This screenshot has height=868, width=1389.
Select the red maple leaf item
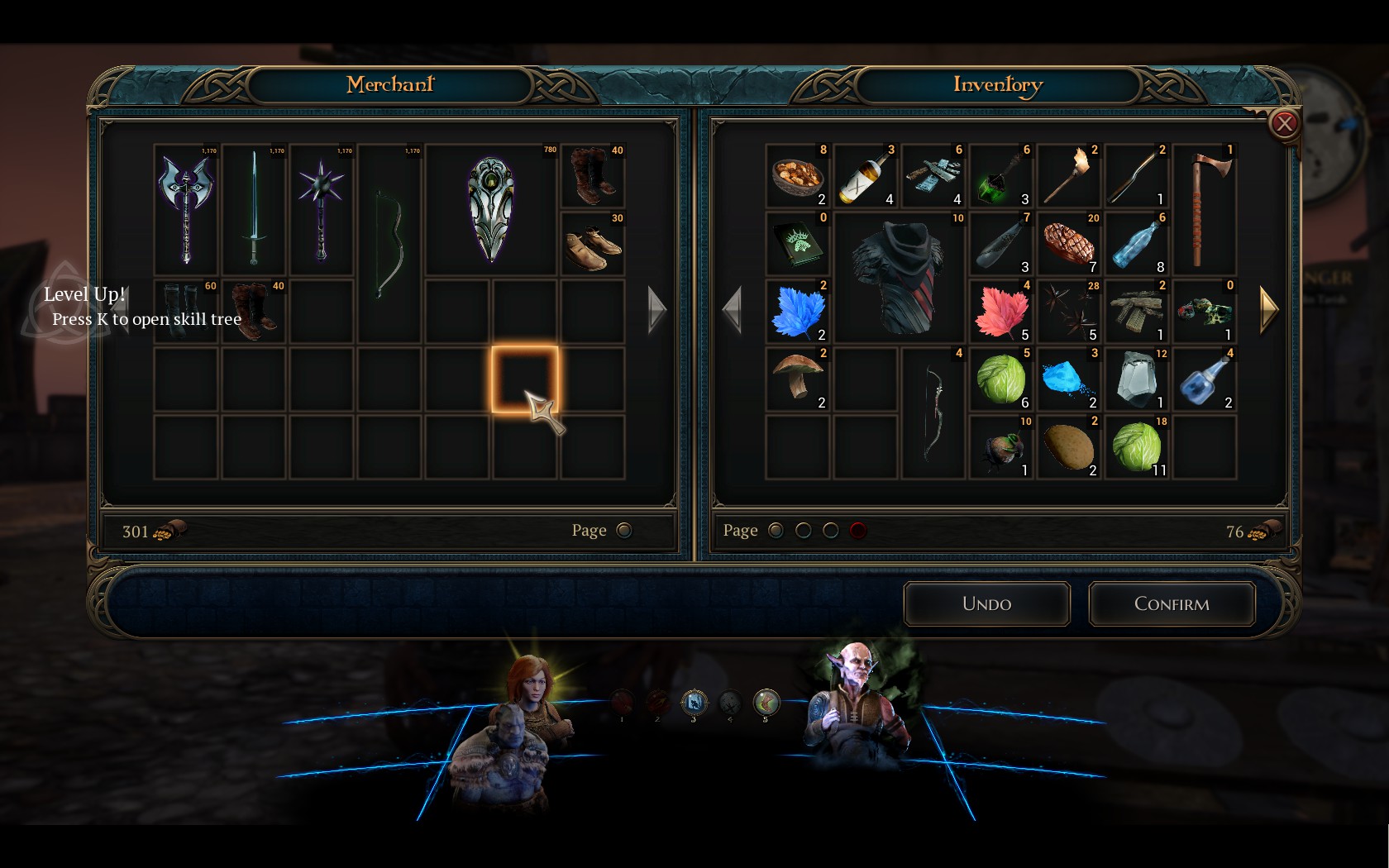coord(1001,312)
